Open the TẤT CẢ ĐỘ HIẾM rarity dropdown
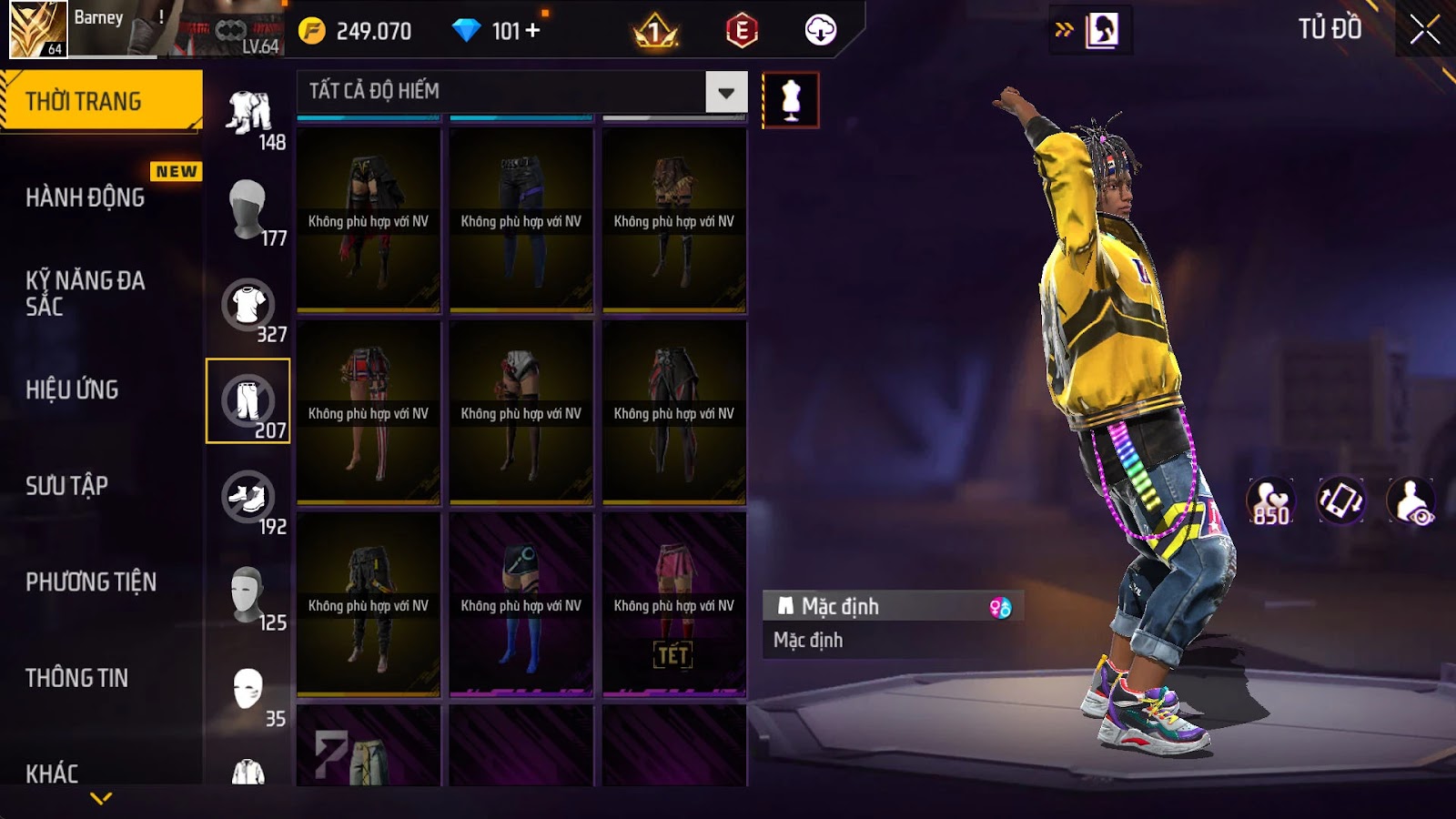1456x819 pixels. tap(725, 92)
